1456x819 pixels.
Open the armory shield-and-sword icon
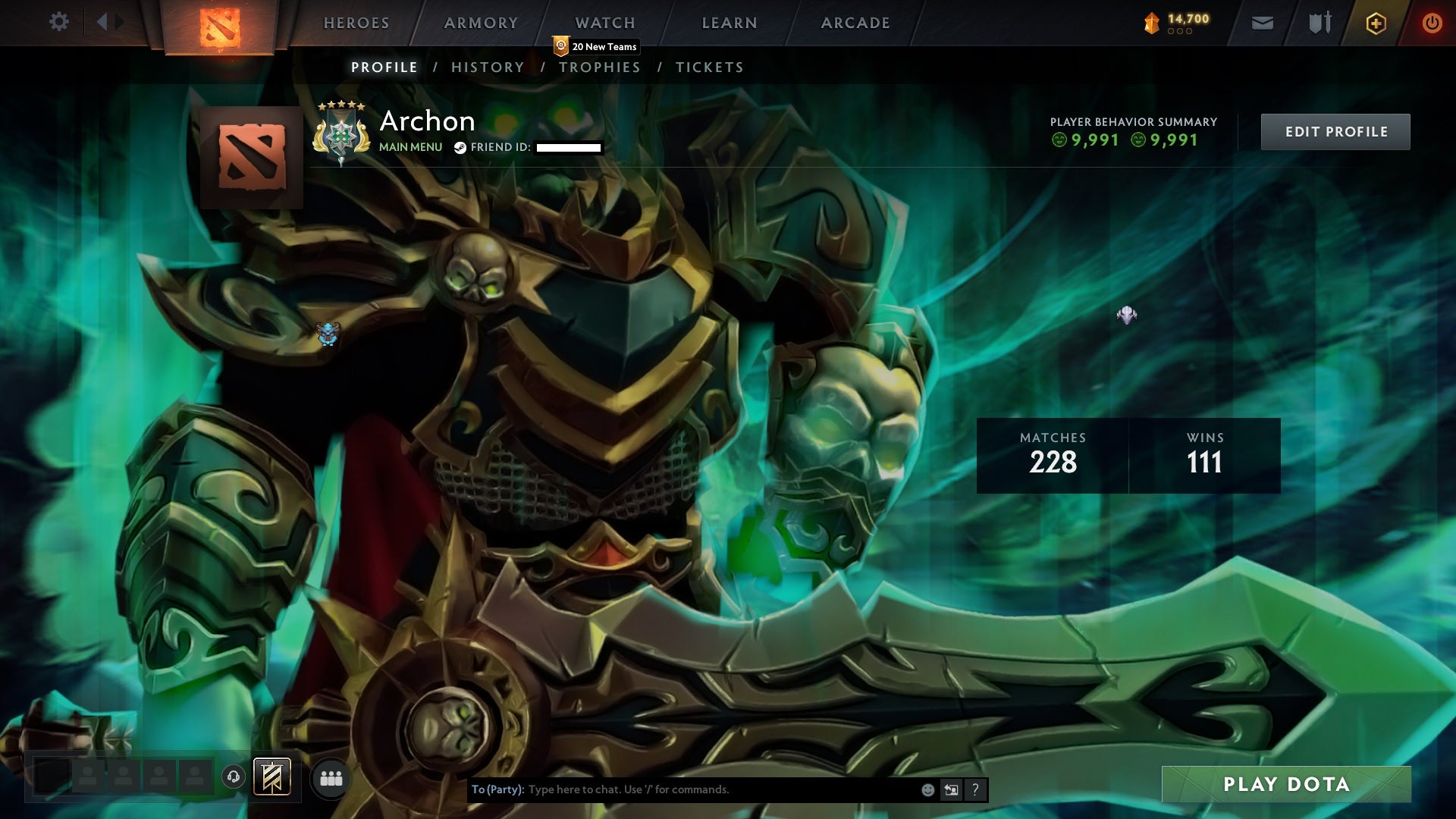point(1319,23)
